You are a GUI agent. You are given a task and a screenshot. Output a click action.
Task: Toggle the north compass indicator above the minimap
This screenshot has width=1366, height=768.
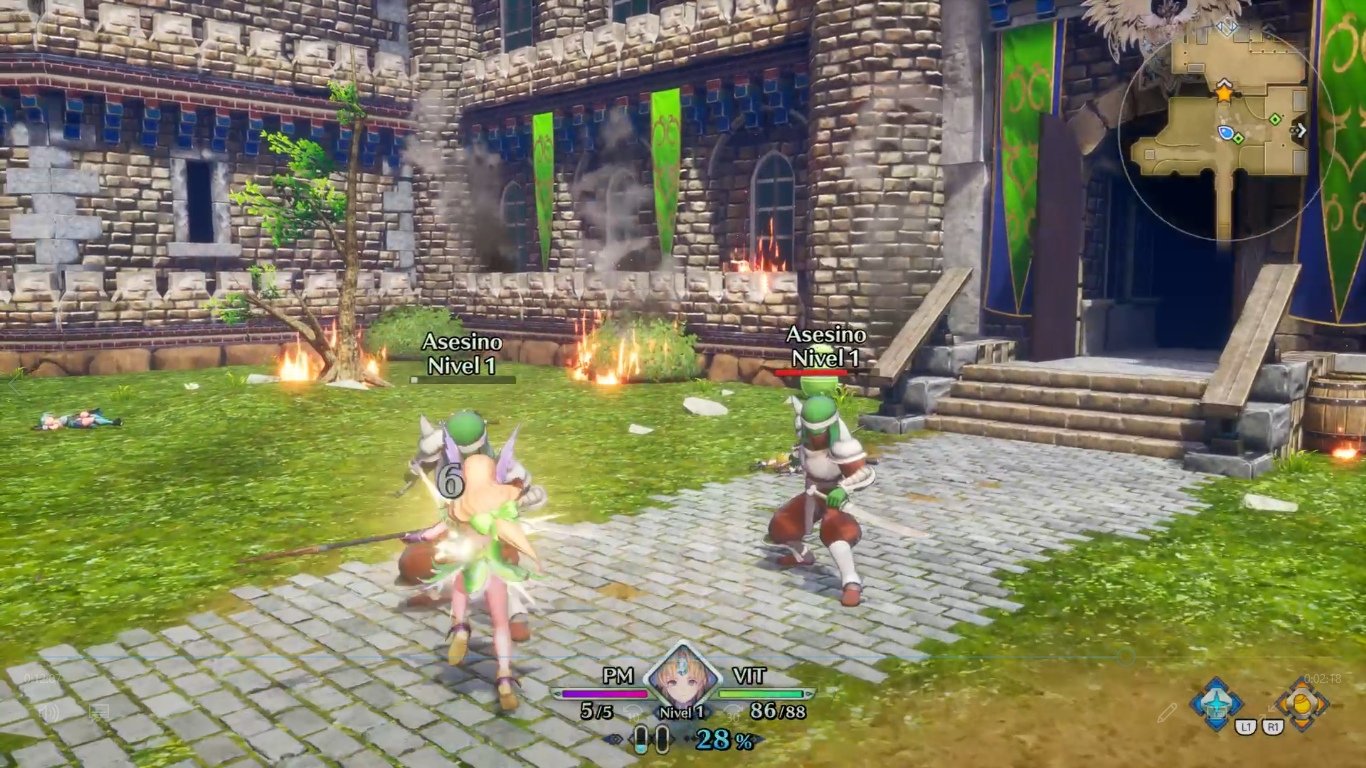click(1225, 25)
